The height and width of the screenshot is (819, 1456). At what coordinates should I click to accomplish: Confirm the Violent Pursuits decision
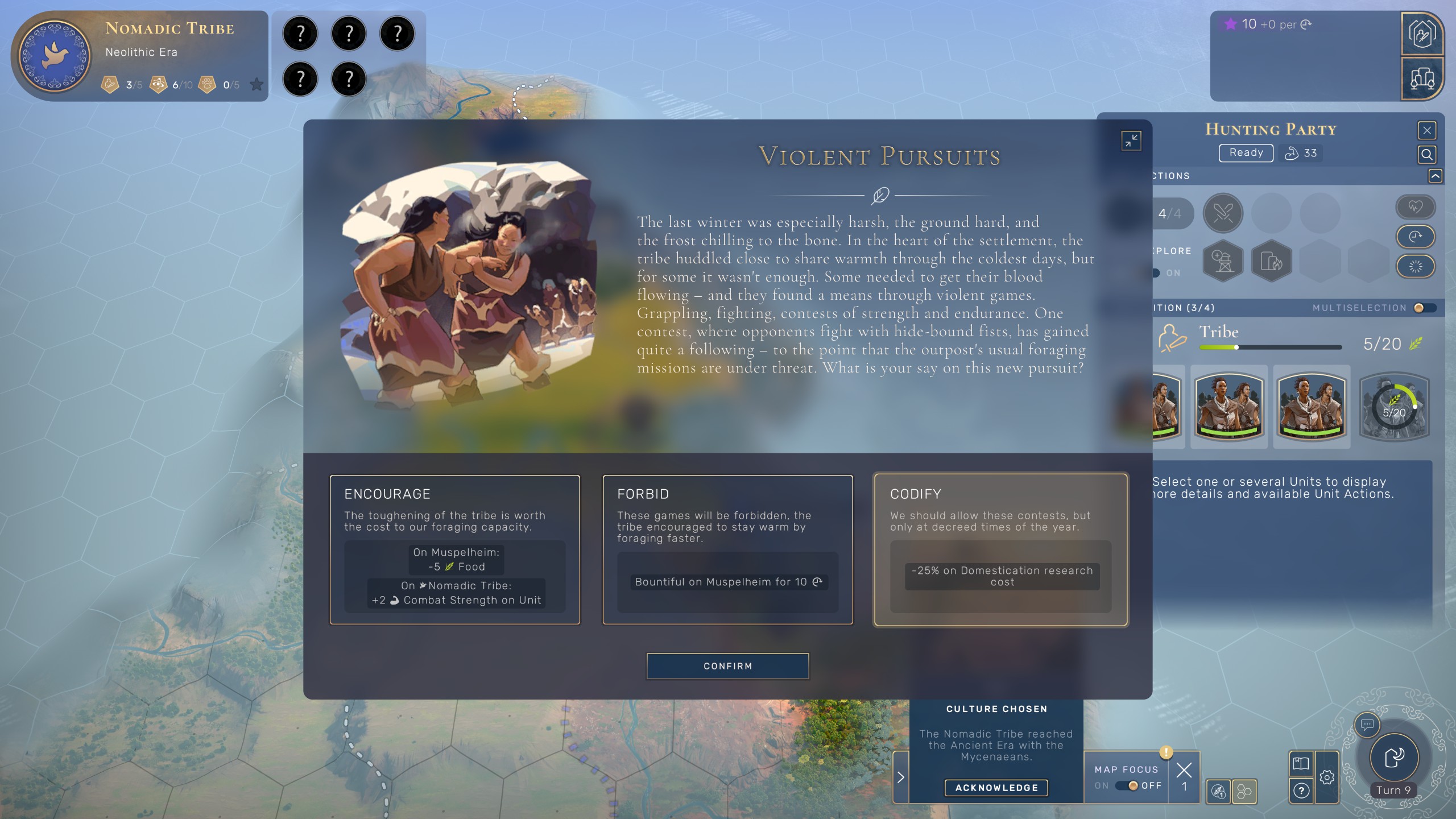tap(727, 666)
